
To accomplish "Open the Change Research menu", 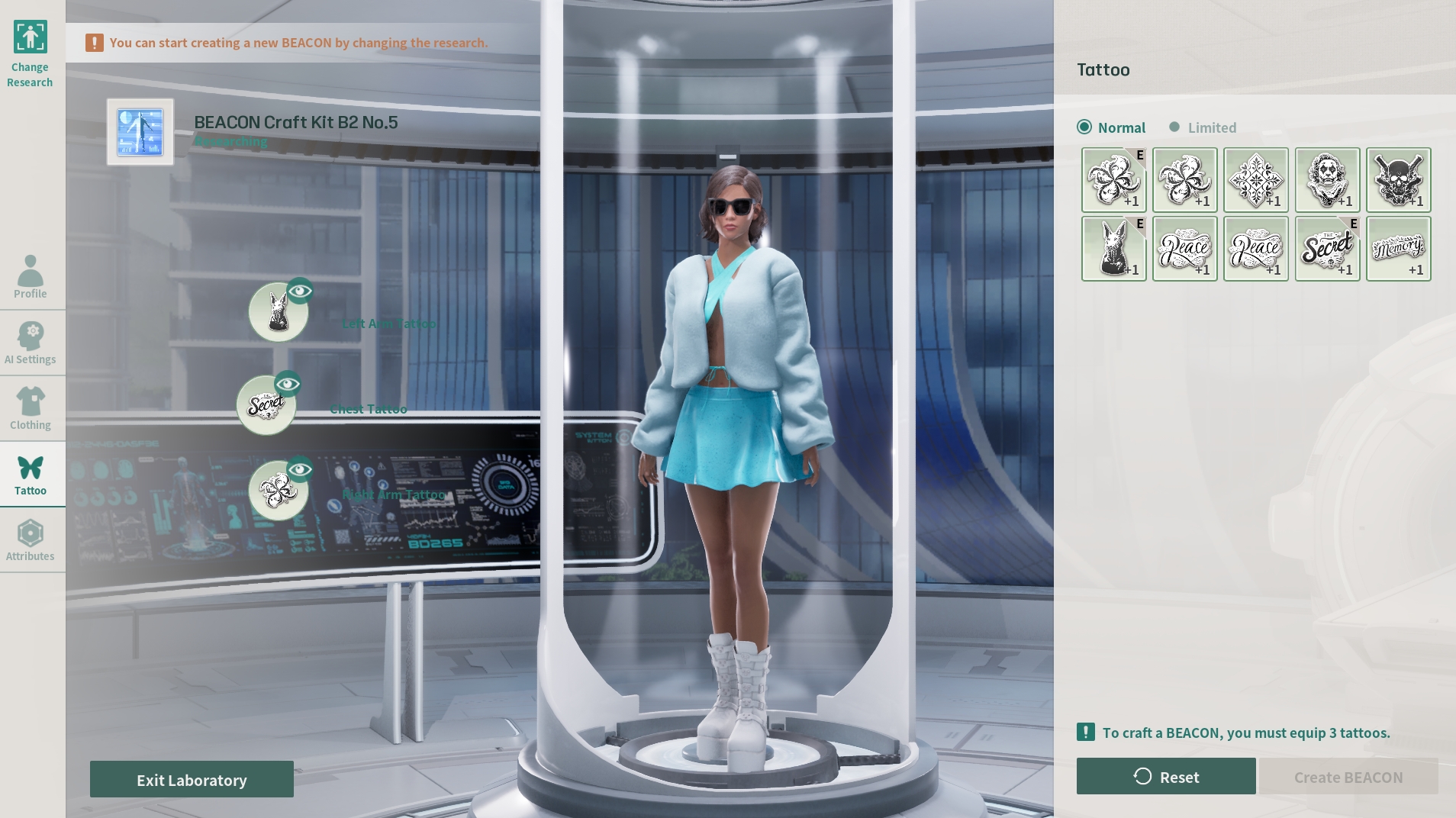I will coord(31,53).
